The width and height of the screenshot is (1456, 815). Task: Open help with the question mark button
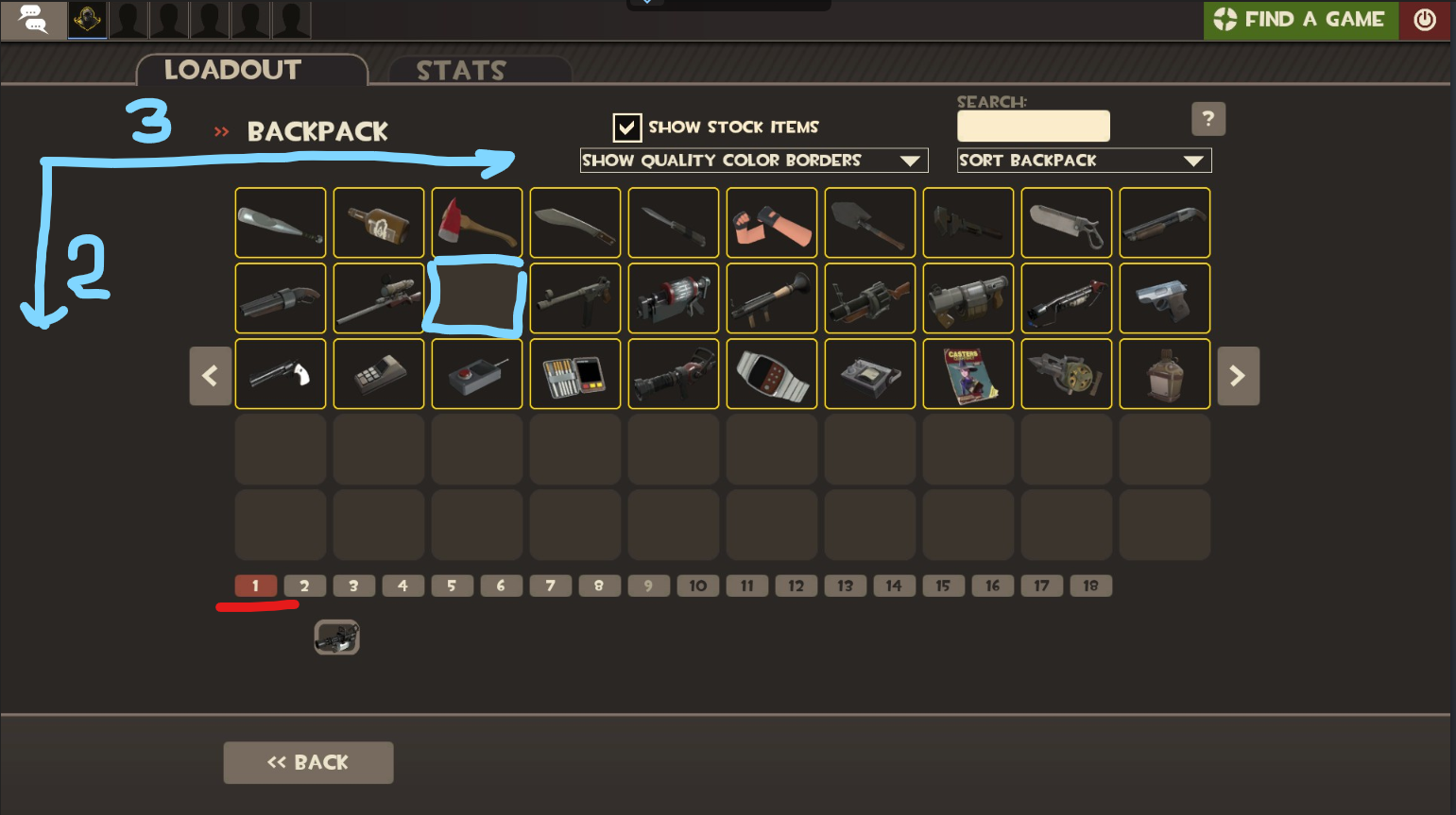point(1208,118)
